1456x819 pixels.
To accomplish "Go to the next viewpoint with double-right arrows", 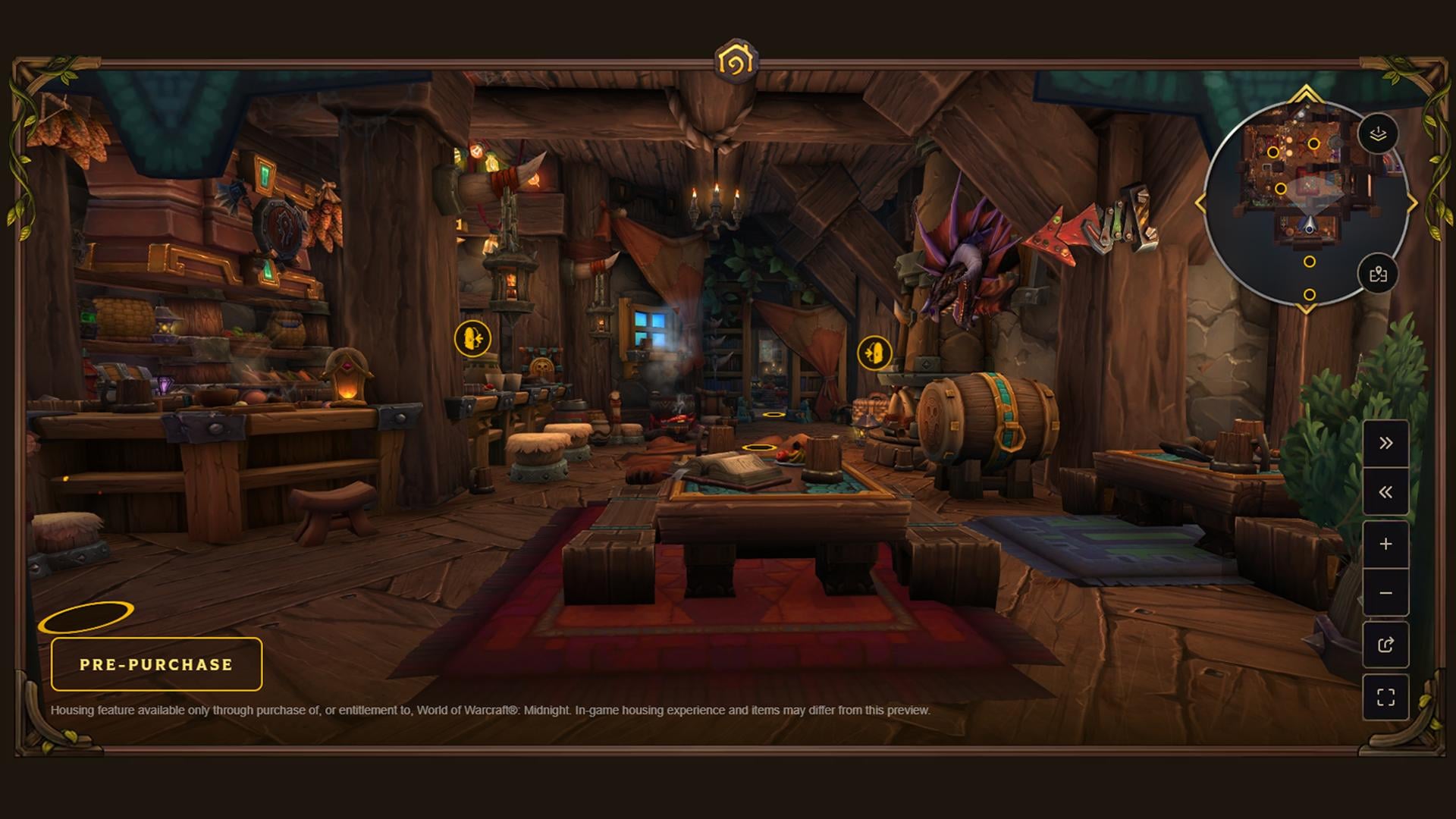I will [x=1385, y=444].
